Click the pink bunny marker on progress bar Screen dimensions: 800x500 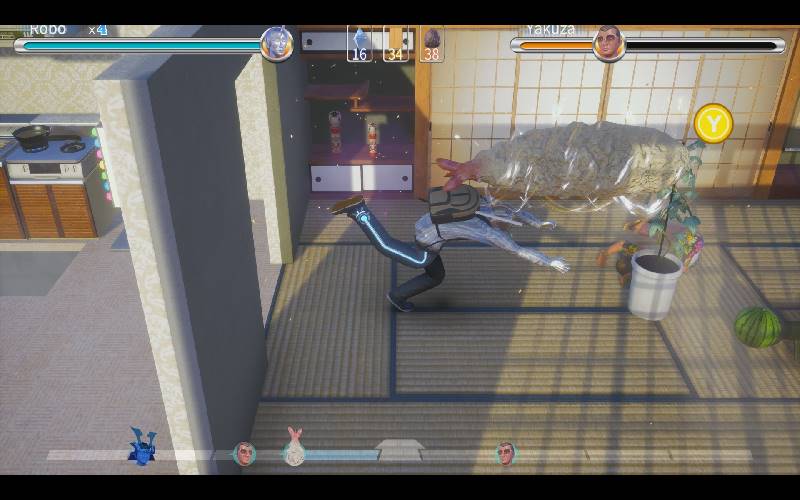pyautogui.click(x=294, y=448)
